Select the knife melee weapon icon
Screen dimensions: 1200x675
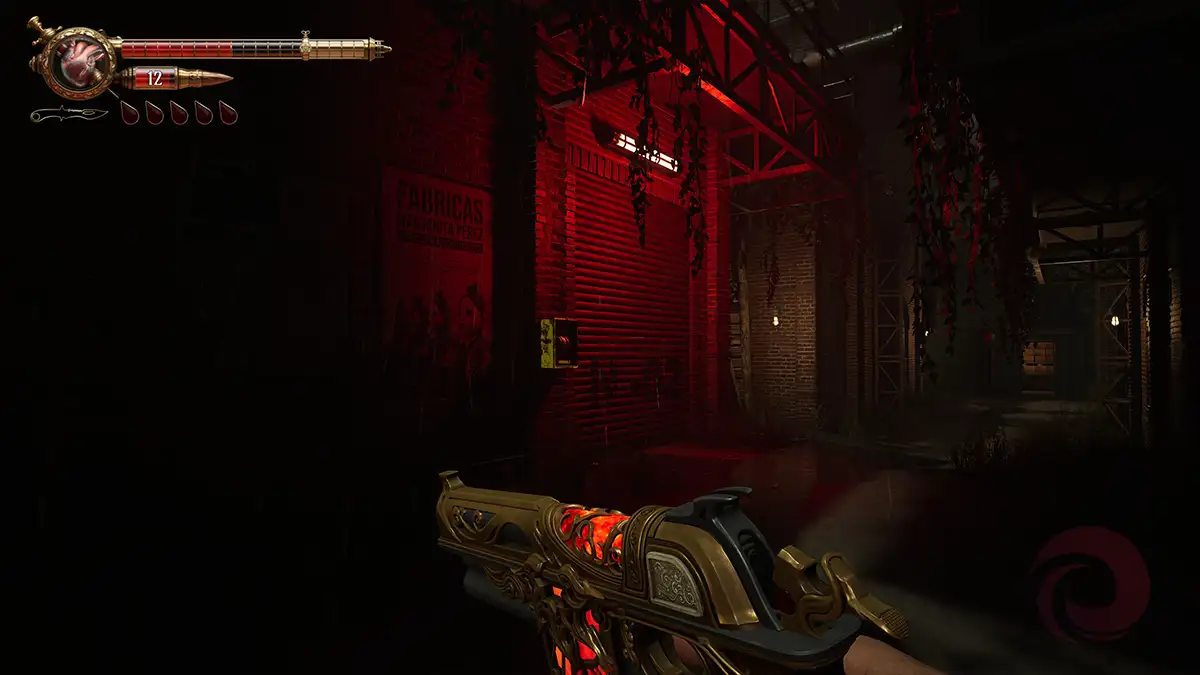[x=68, y=114]
